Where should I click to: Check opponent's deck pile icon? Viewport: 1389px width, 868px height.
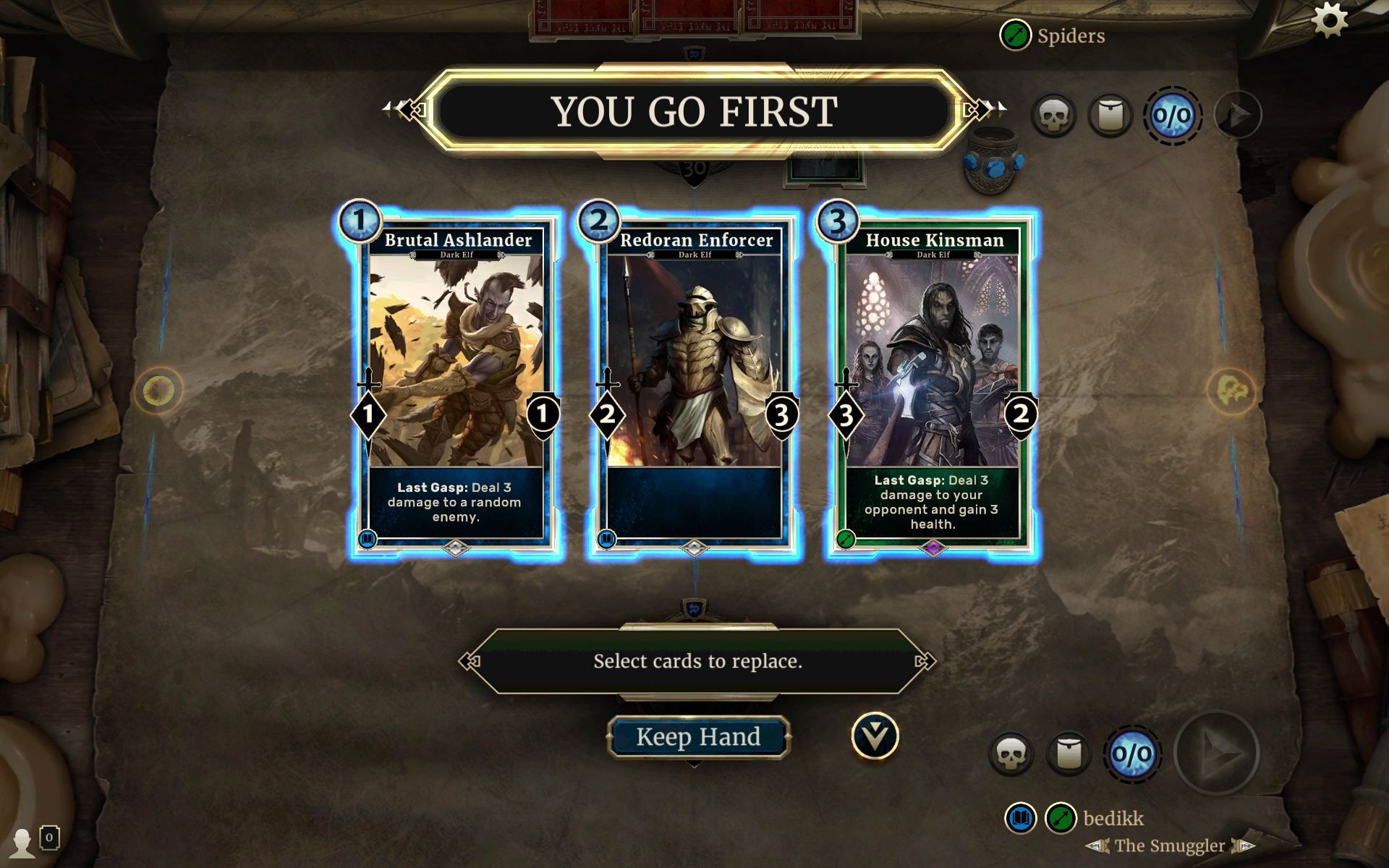click(x=1109, y=116)
